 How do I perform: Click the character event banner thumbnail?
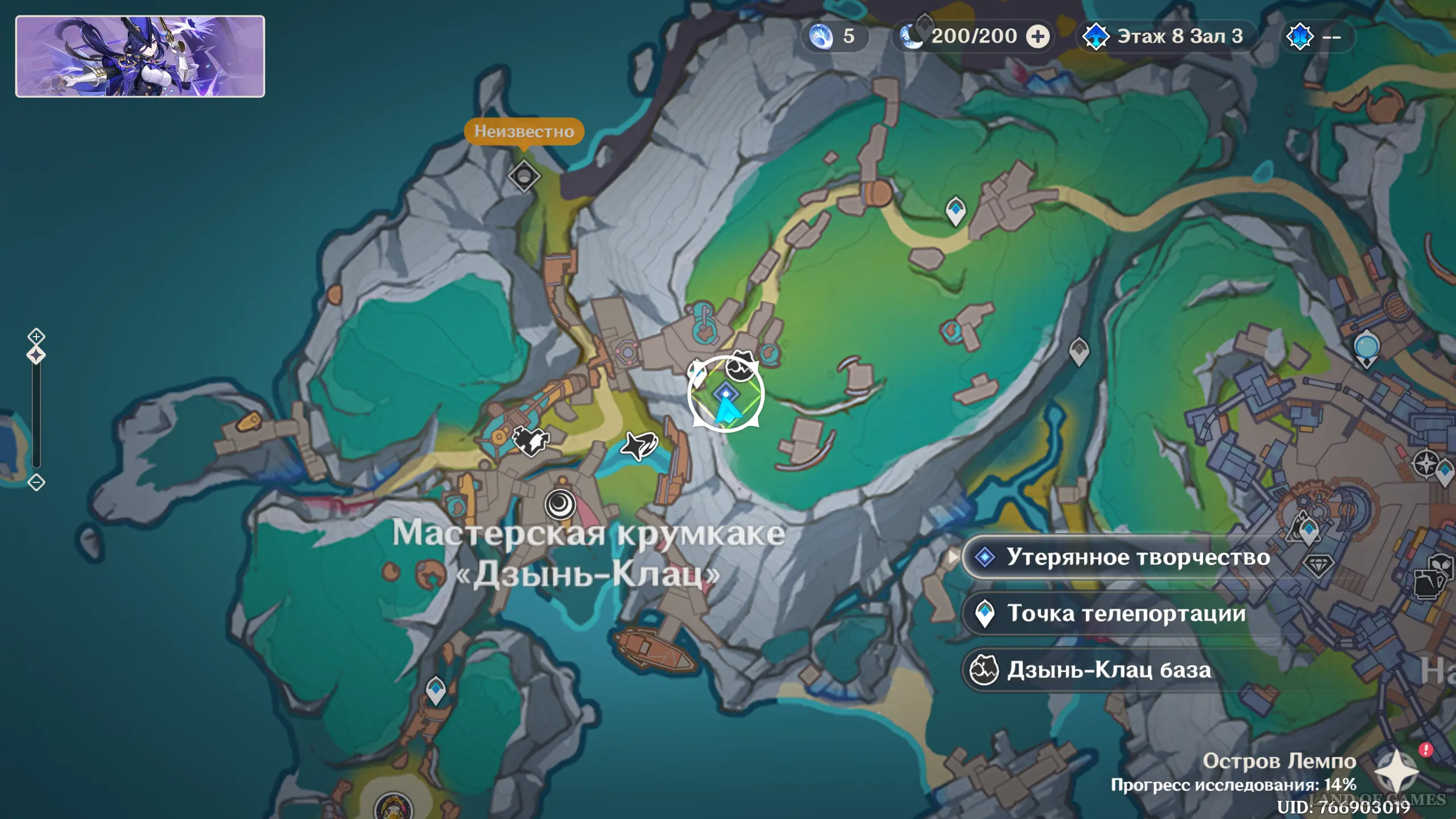point(140,56)
